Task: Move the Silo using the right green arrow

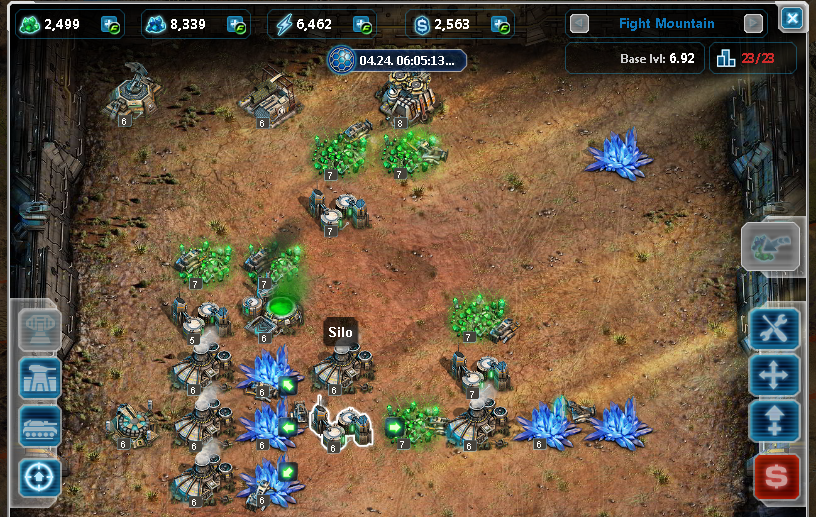Action: pyautogui.click(x=393, y=428)
